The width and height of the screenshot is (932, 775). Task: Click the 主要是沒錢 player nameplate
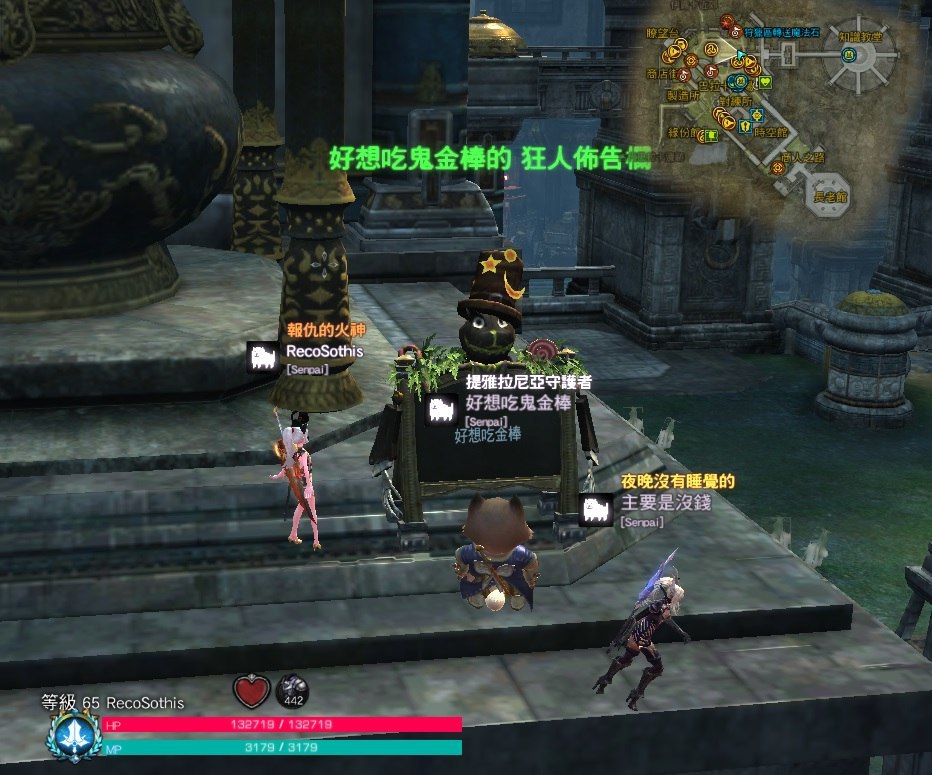click(665, 502)
